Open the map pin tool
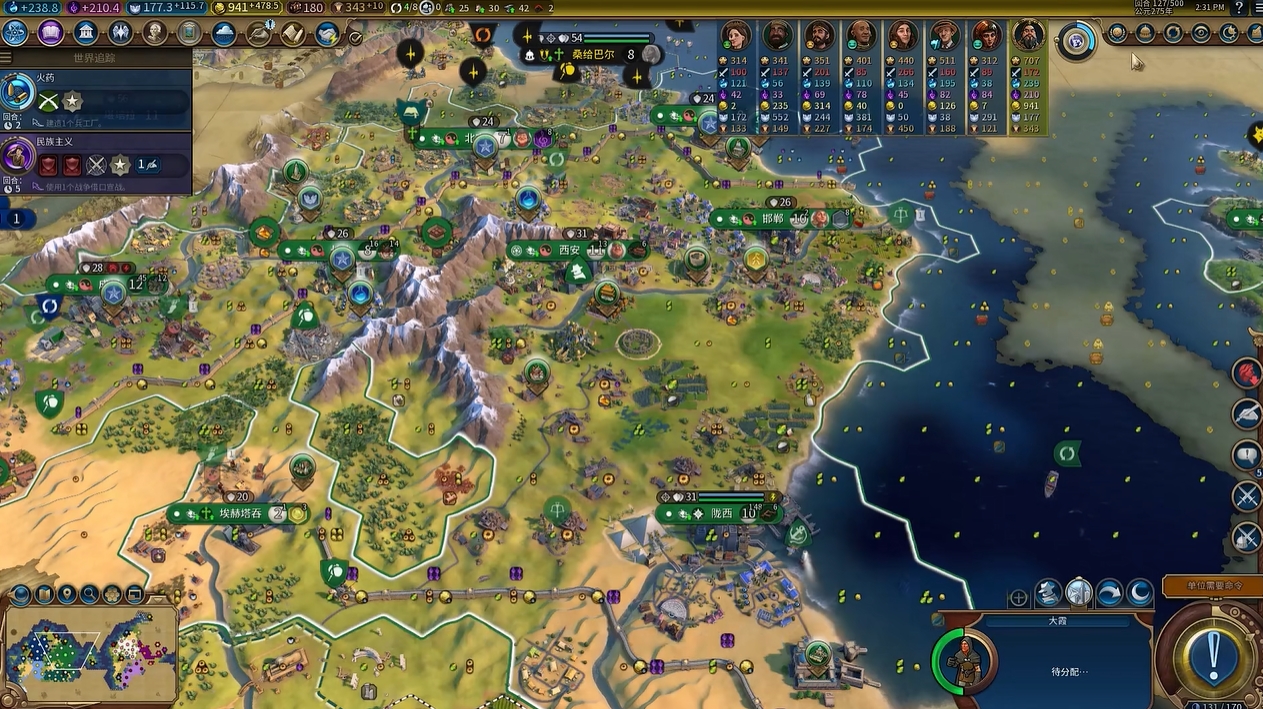 (x=67, y=595)
